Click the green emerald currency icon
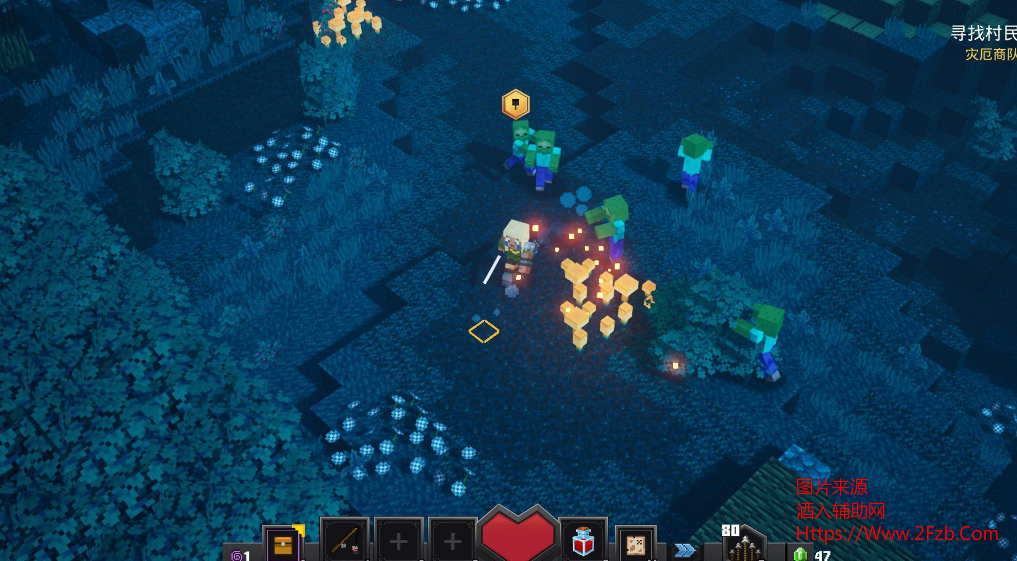Viewport: 1017px width, 561px height. coord(800,554)
